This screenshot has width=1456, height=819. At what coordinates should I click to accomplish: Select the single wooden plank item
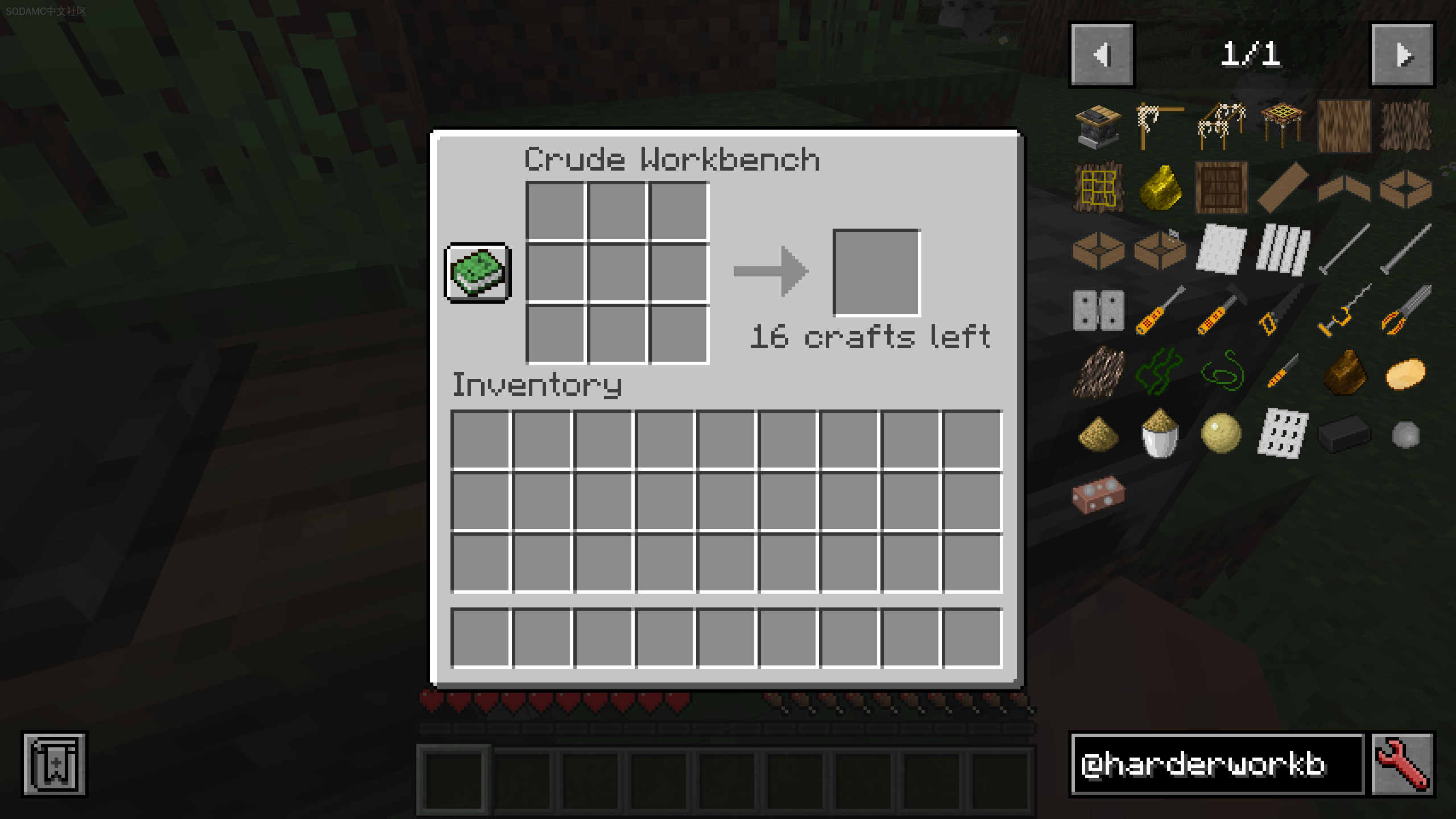coord(1282,187)
